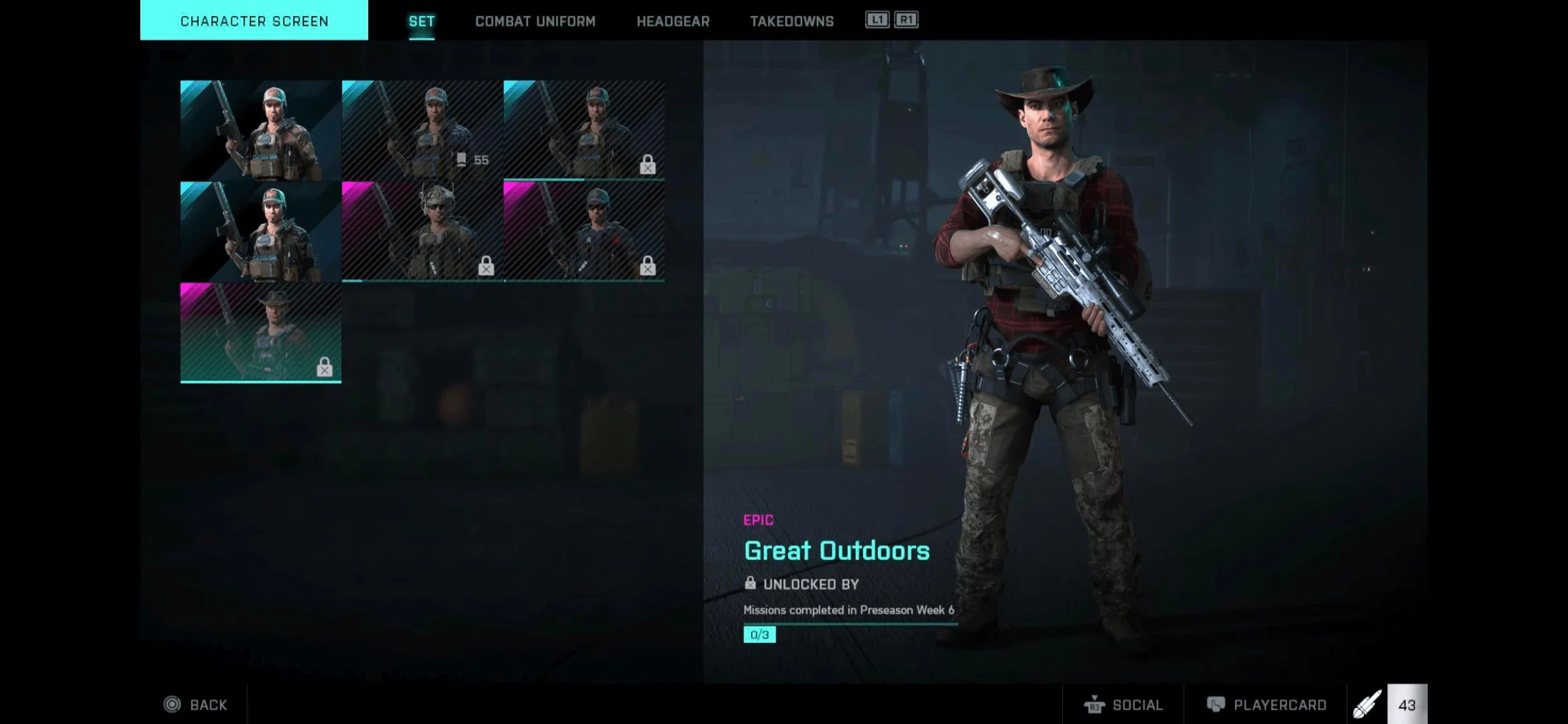Select the Great Outdoors cowboy hat set
The width and height of the screenshot is (1568, 724).
261,332
